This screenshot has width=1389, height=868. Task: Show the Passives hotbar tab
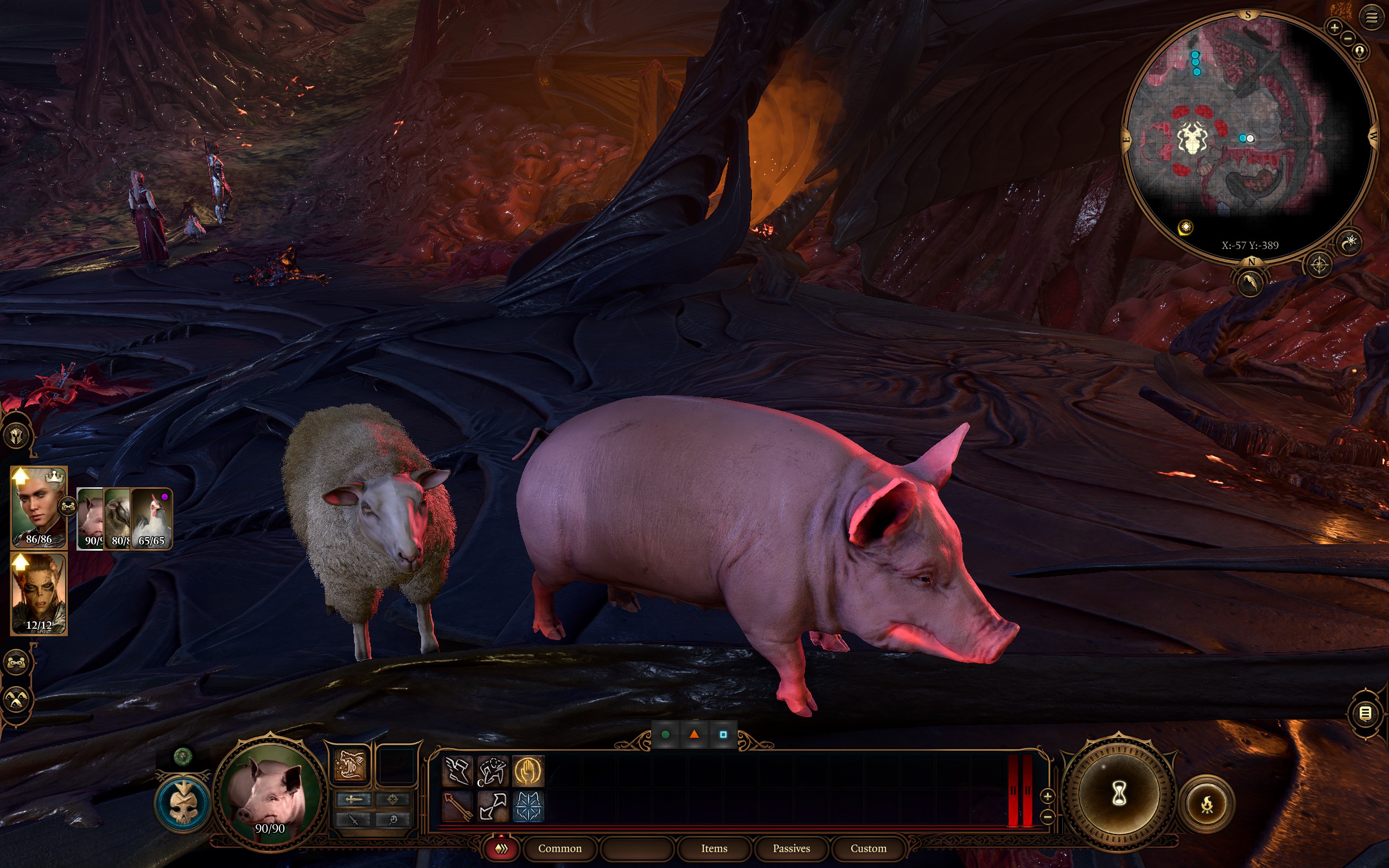click(791, 848)
